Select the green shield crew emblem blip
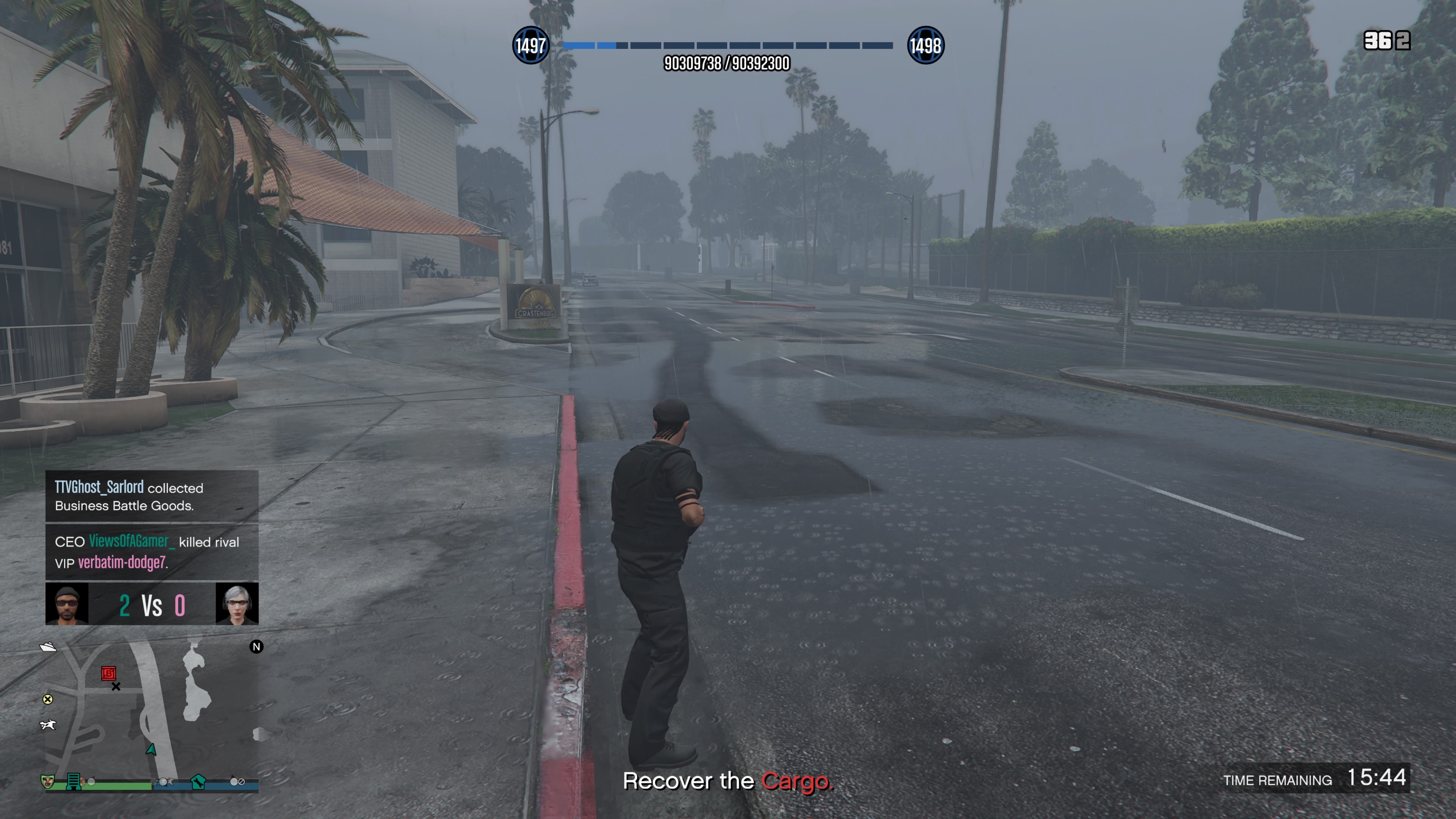 48,781
